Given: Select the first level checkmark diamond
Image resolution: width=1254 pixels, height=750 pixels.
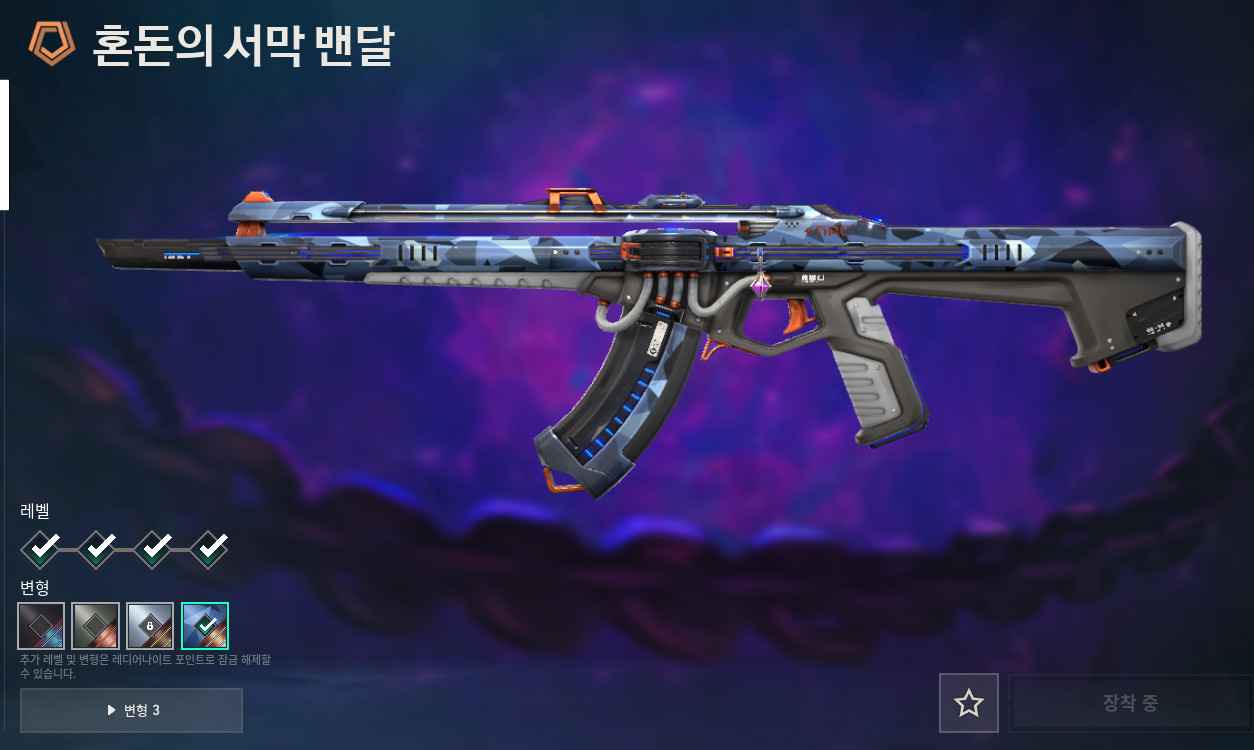Looking at the screenshot, I should pyautogui.click(x=40, y=548).
